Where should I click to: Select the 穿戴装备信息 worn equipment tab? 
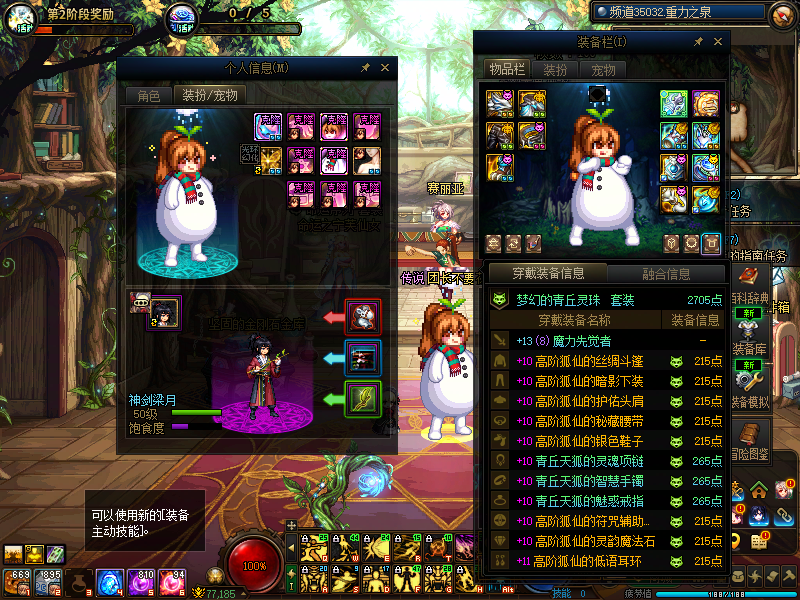click(x=546, y=273)
